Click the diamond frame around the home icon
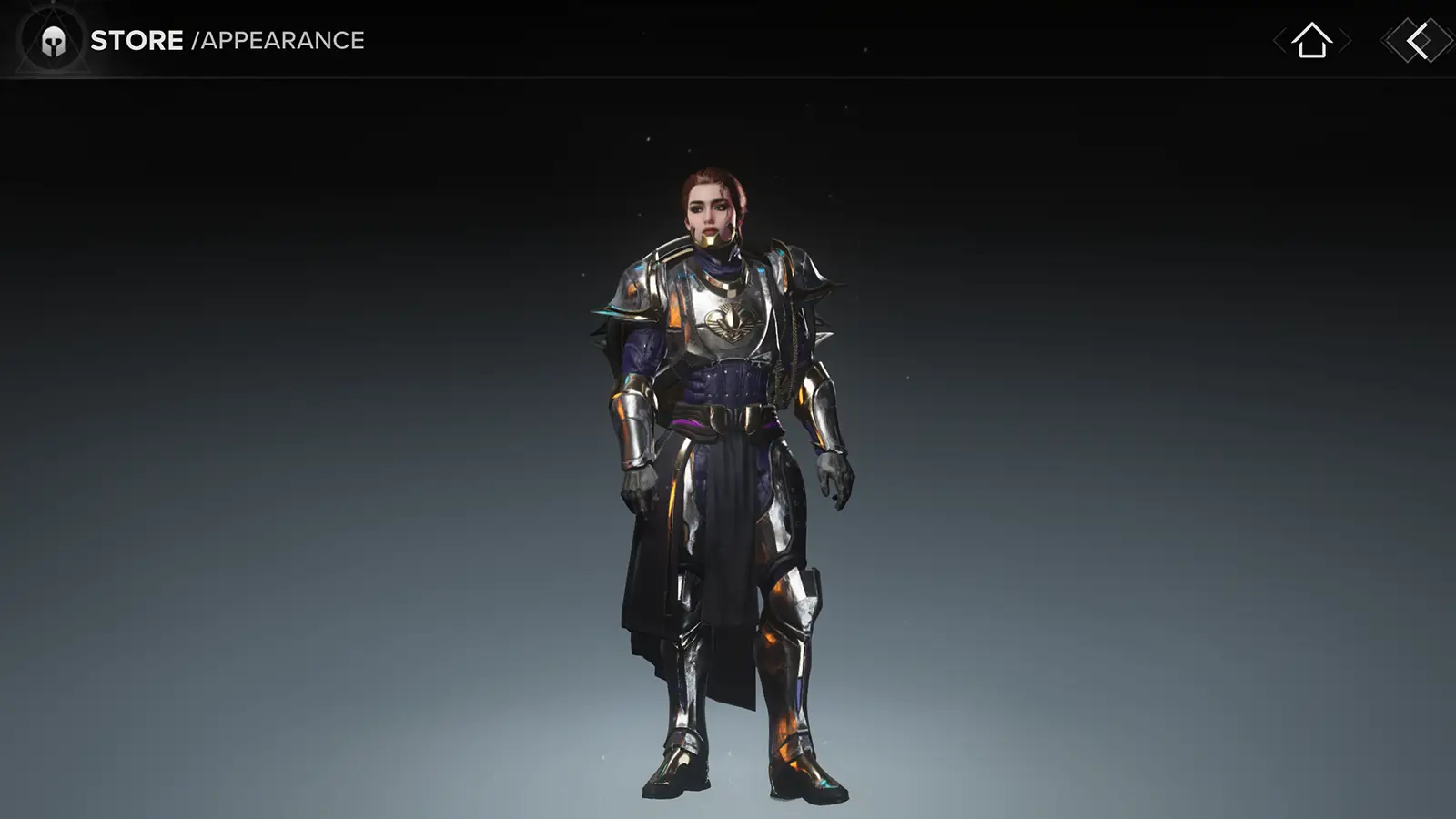This screenshot has height=819, width=1456. coord(1310,42)
